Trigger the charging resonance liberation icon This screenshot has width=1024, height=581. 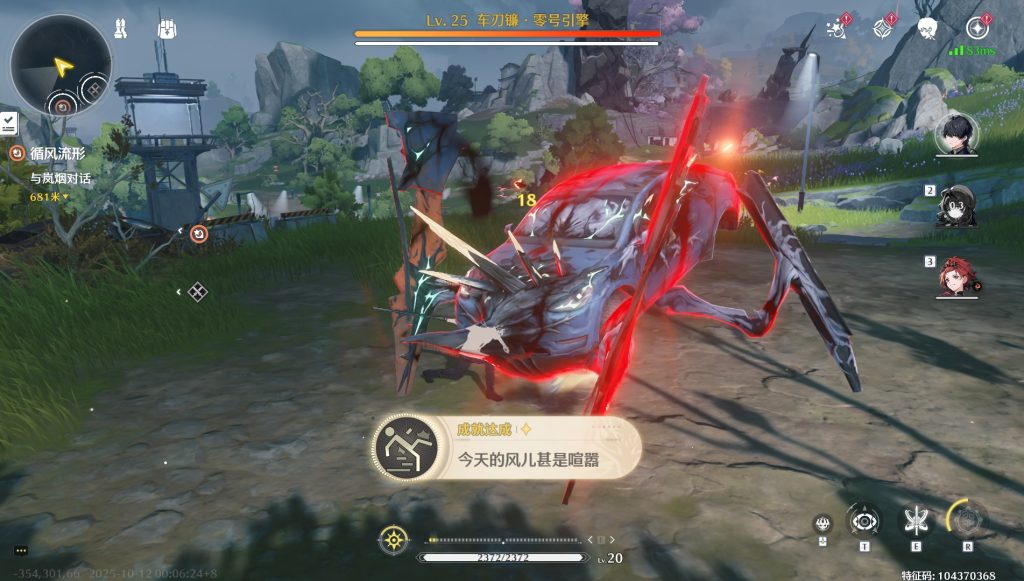(x=967, y=519)
